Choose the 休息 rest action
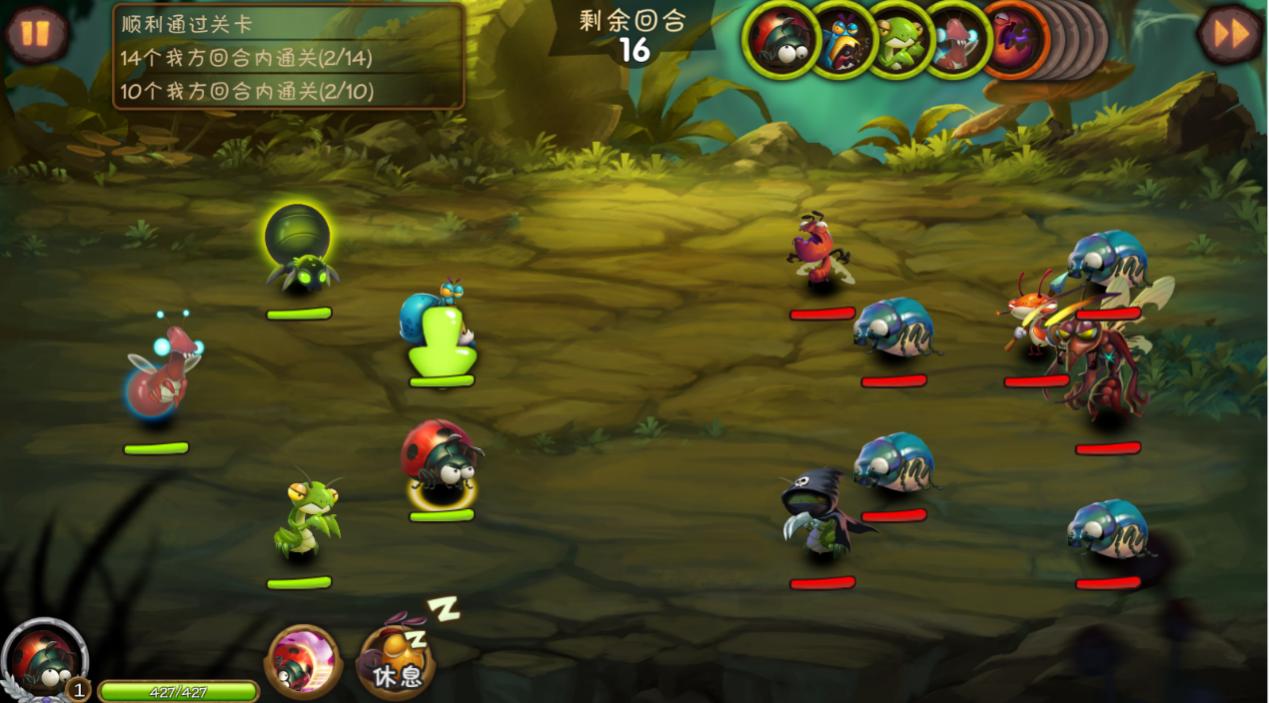The height and width of the screenshot is (703, 1269). coord(396,662)
